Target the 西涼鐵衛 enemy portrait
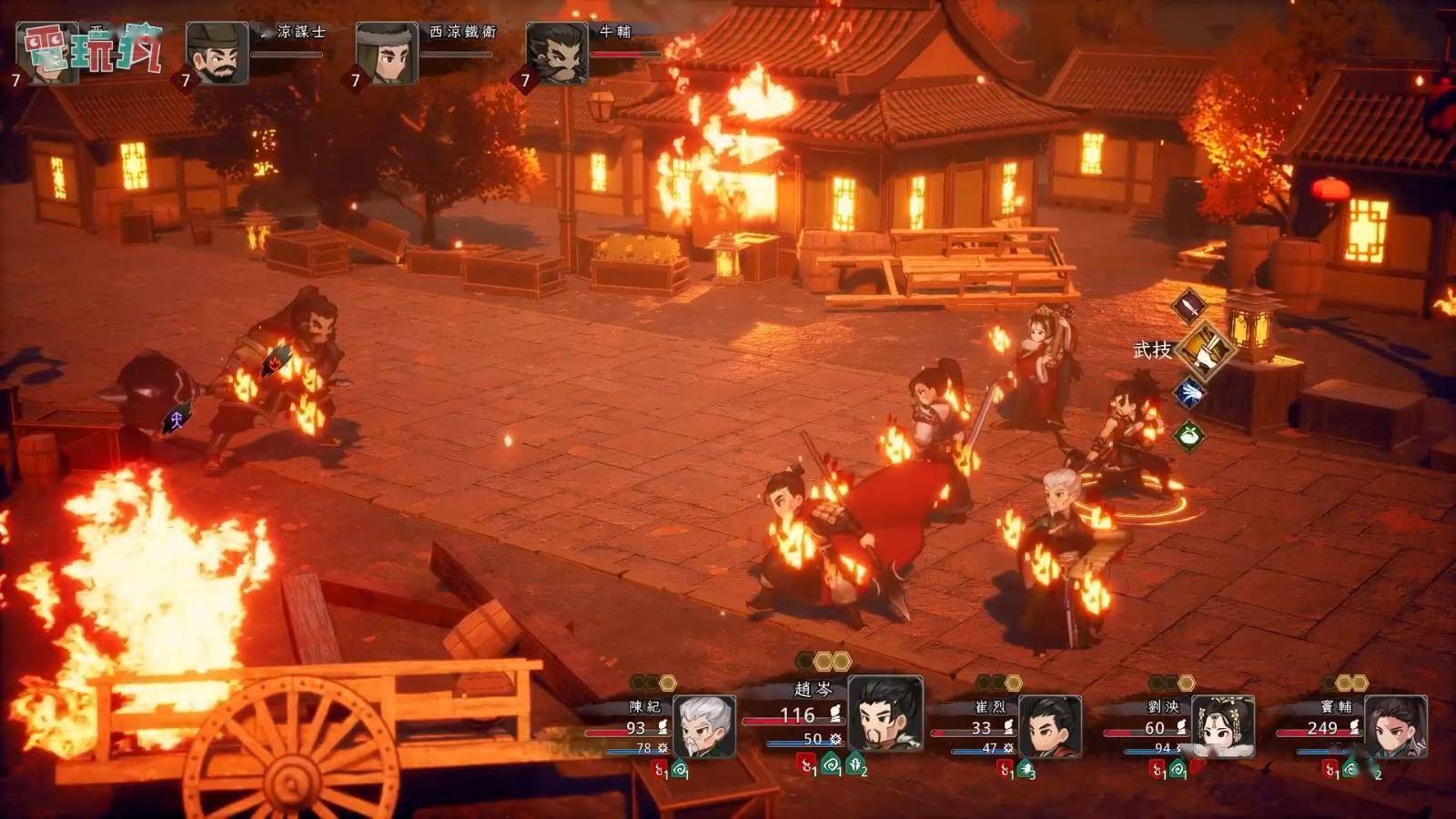 (387, 54)
